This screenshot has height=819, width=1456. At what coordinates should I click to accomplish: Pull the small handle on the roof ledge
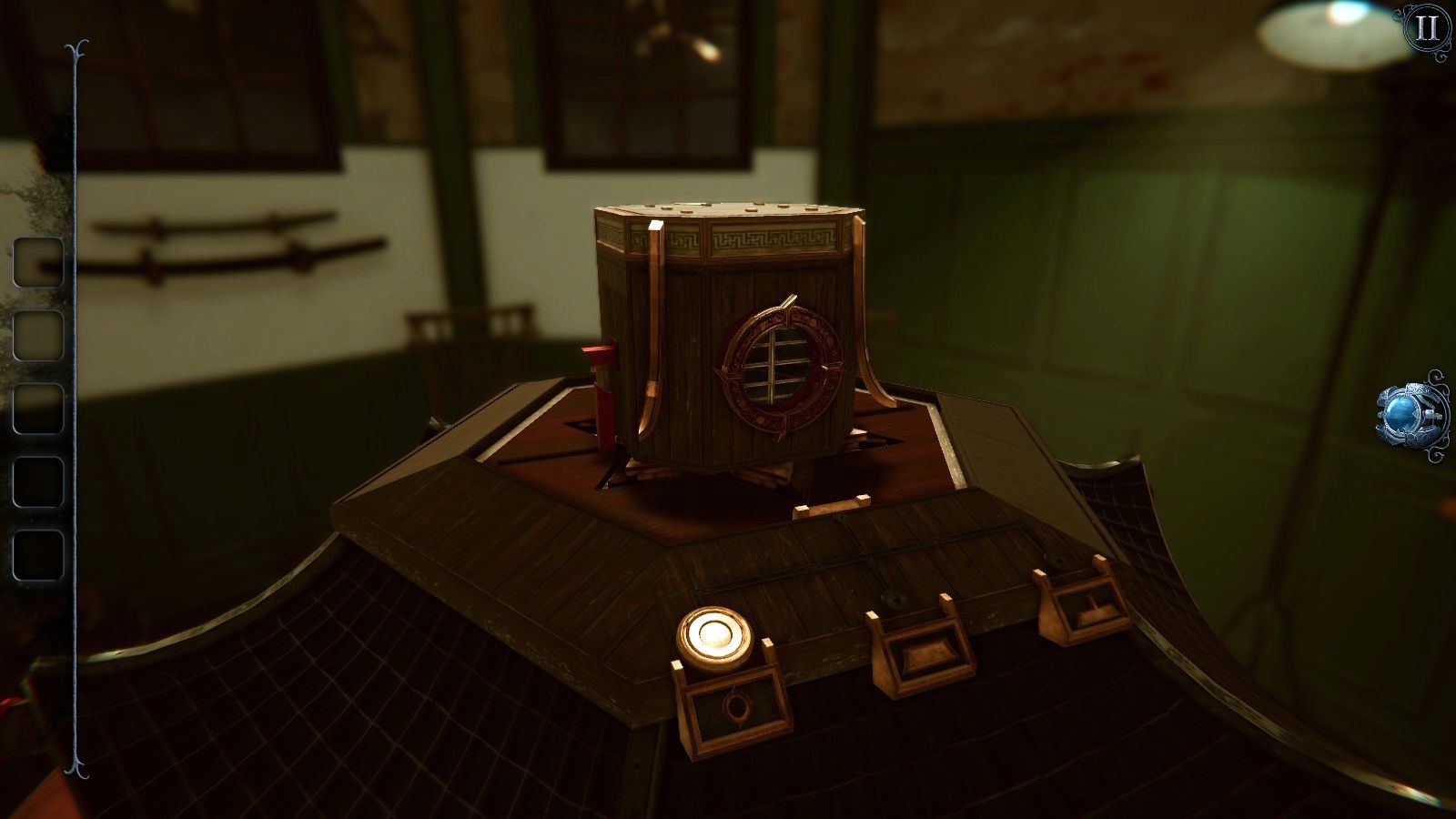pos(831,506)
